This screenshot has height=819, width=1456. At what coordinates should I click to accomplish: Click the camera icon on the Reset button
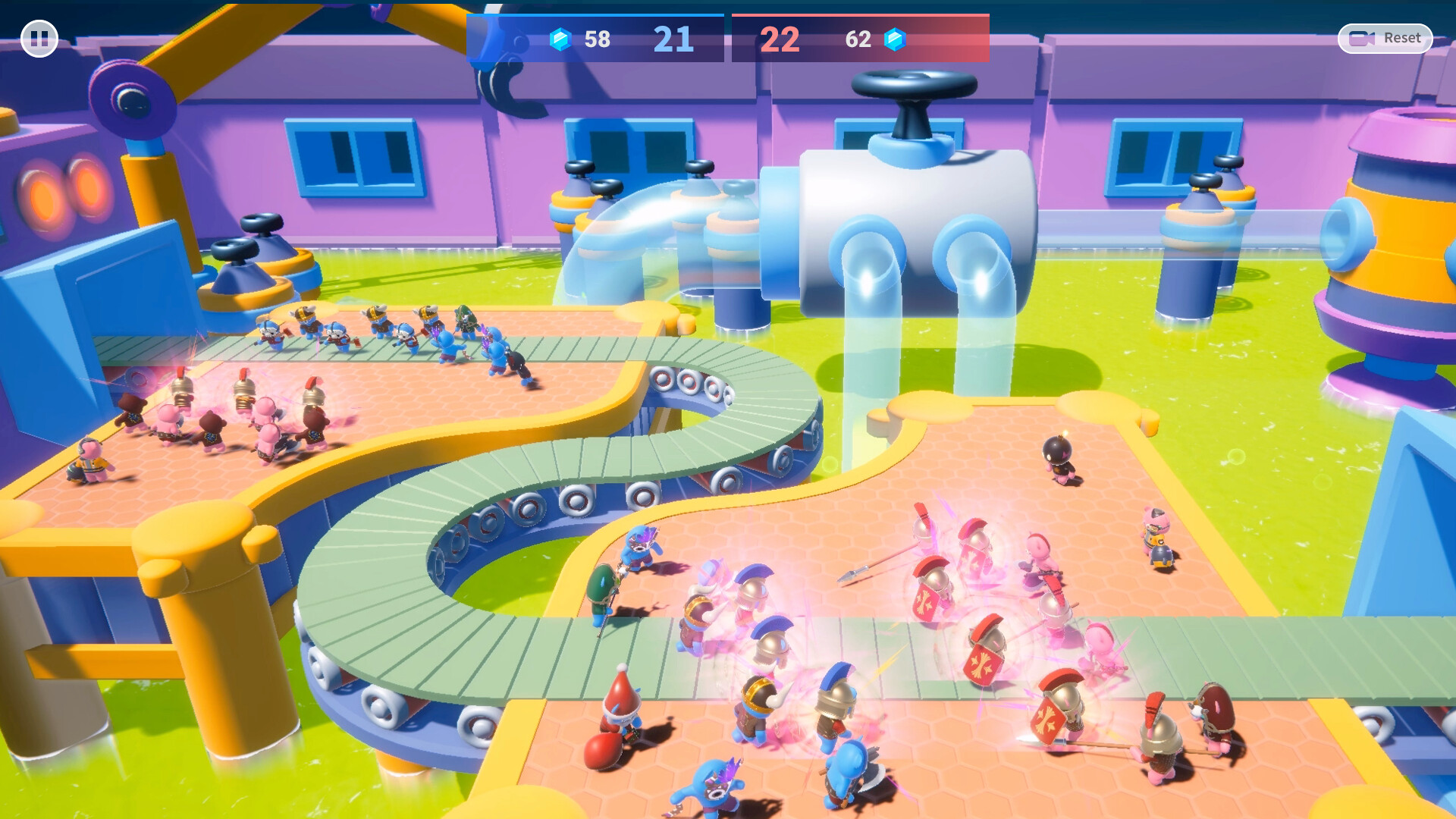coord(1363,37)
